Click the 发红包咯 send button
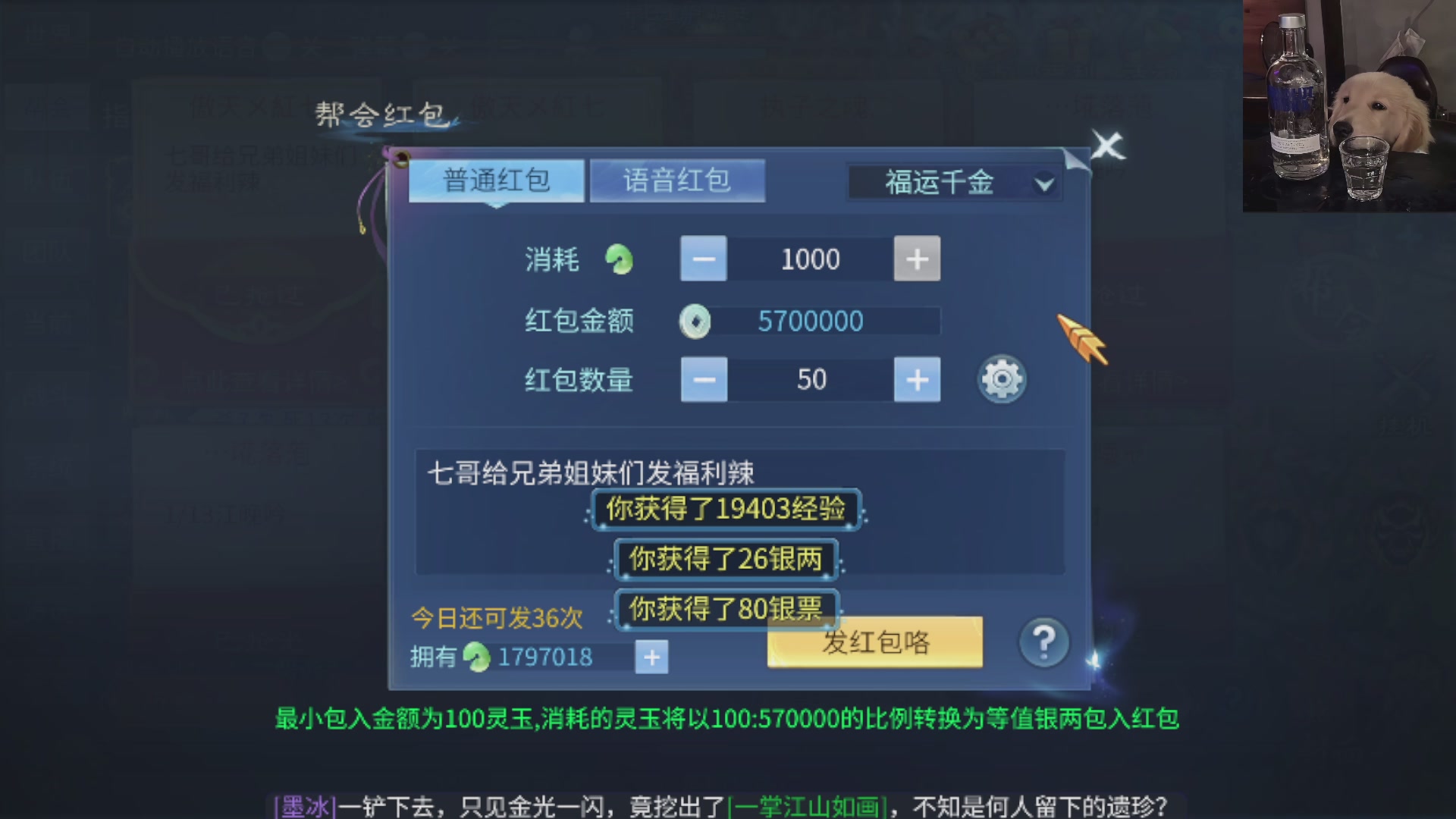1456x819 pixels. 874,641
